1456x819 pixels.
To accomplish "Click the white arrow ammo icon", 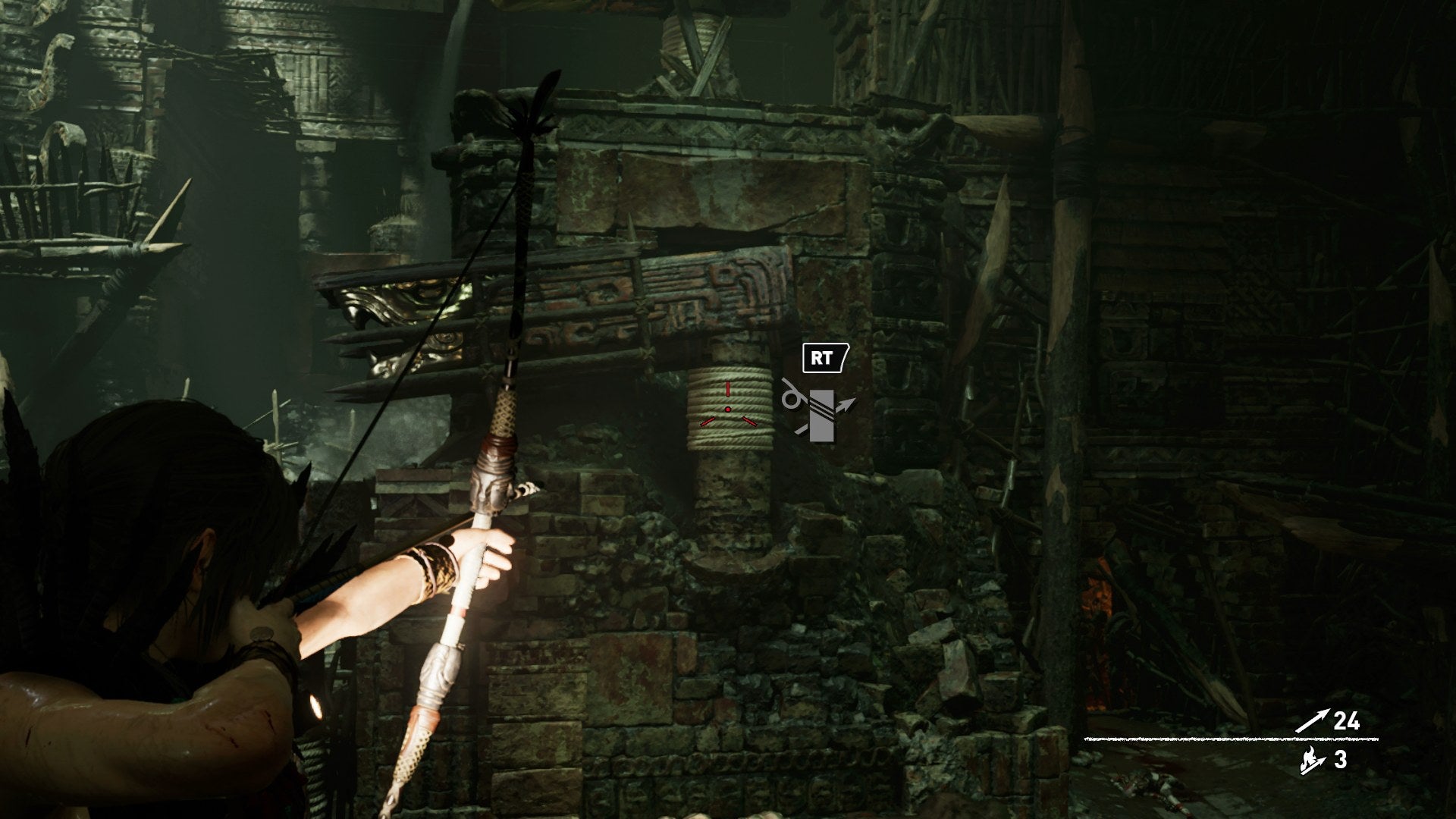I will [1312, 720].
